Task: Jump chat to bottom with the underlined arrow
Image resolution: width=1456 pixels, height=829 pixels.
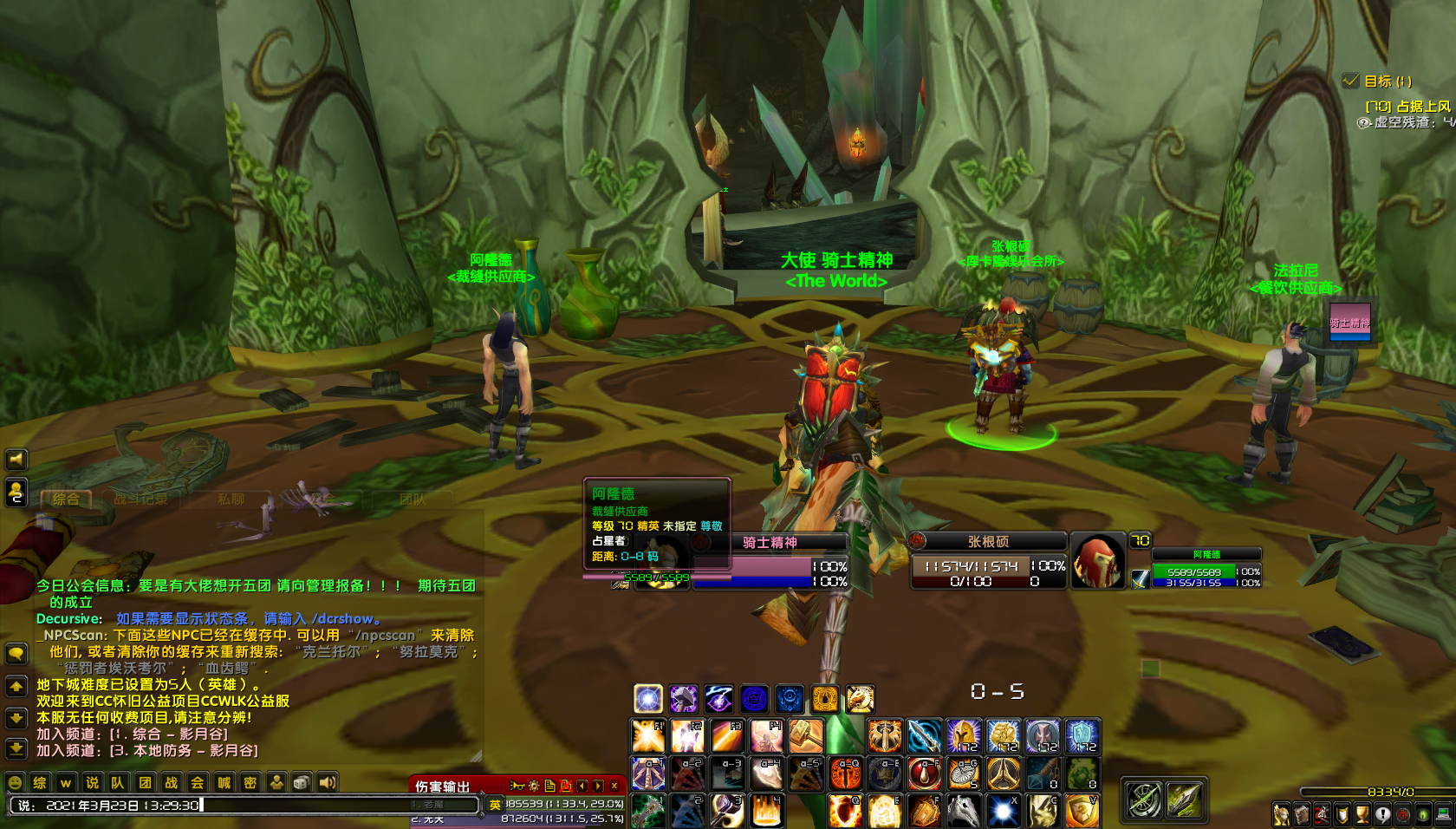Action: 16,747
